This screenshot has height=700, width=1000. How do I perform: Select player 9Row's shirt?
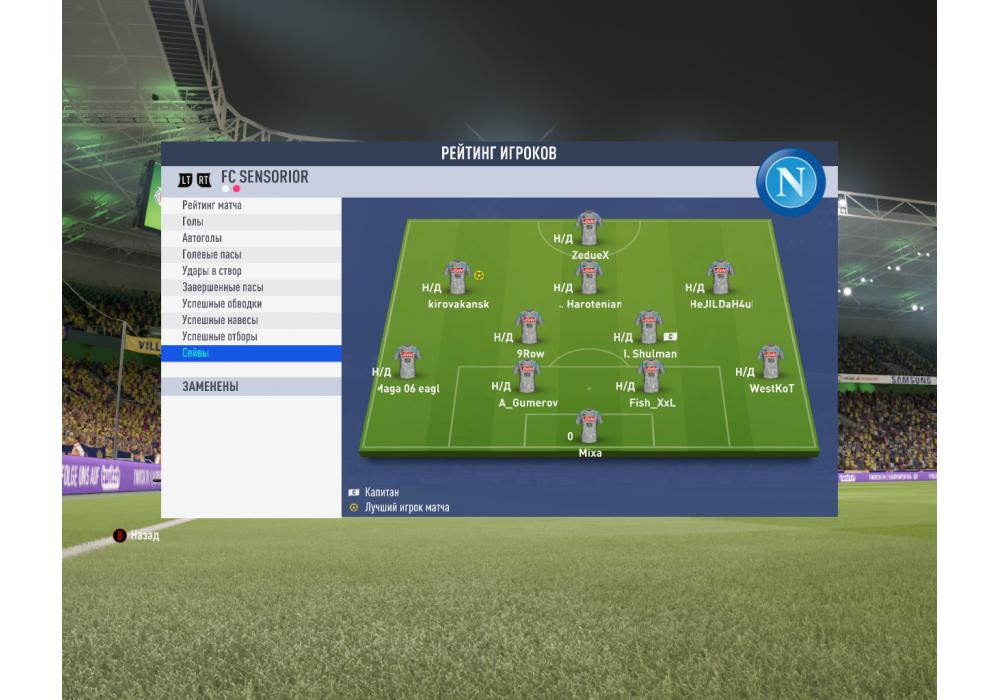point(529,327)
